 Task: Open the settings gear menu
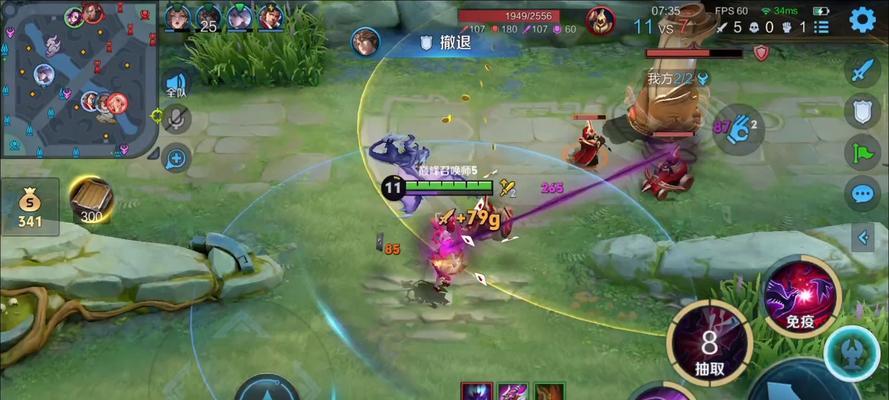[862, 18]
